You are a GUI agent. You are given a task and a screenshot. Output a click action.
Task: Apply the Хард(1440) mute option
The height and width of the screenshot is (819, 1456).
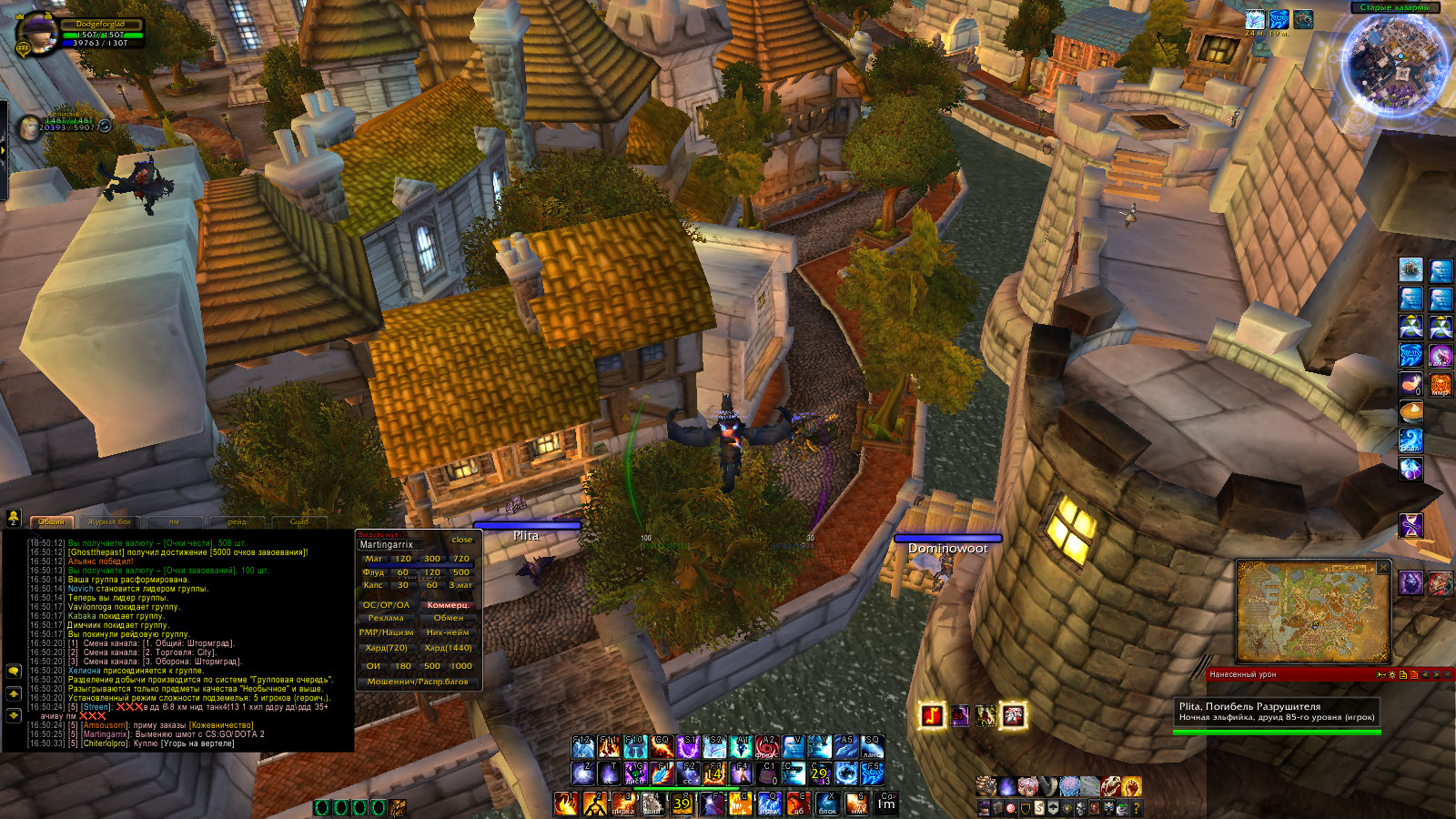pyautogui.click(x=448, y=648)
